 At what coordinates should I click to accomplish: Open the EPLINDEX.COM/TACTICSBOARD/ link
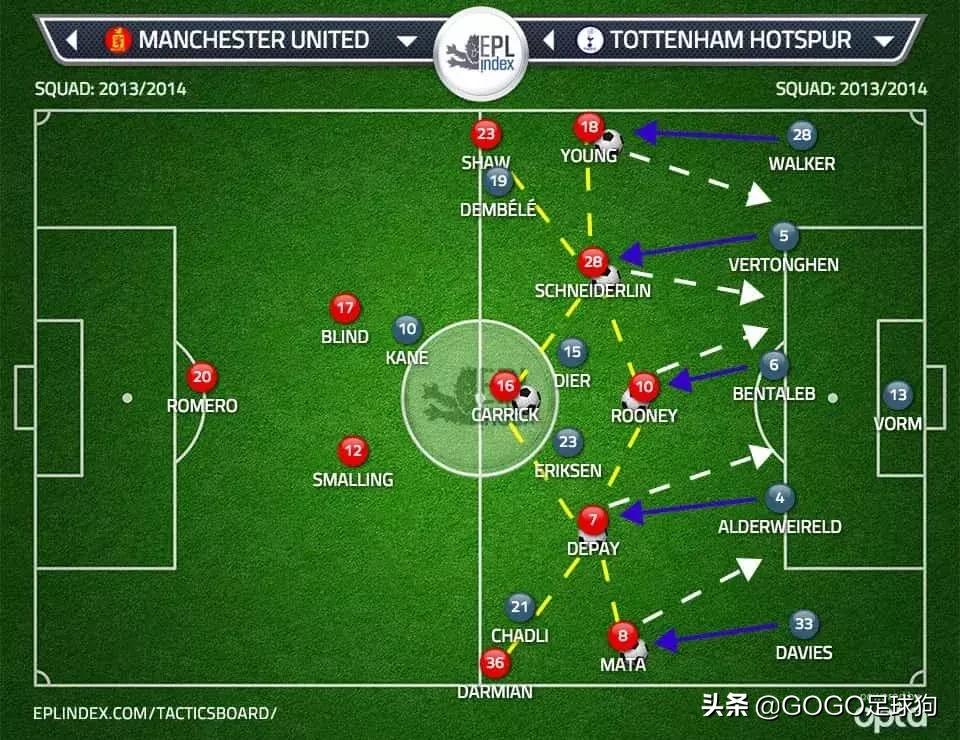pos(154,713)
